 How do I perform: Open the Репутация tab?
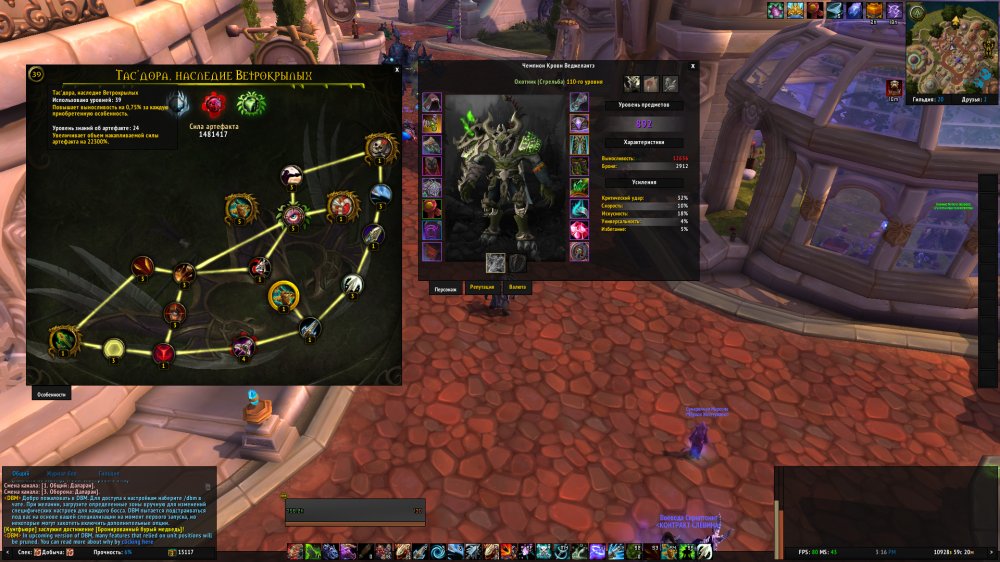pyautogui.click(x=482, y=288)
